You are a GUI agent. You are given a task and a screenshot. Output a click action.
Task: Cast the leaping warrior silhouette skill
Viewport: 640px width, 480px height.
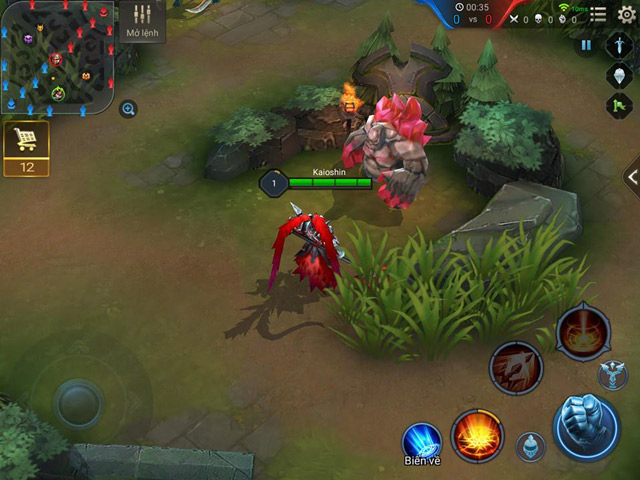click(x=516, y=368)
